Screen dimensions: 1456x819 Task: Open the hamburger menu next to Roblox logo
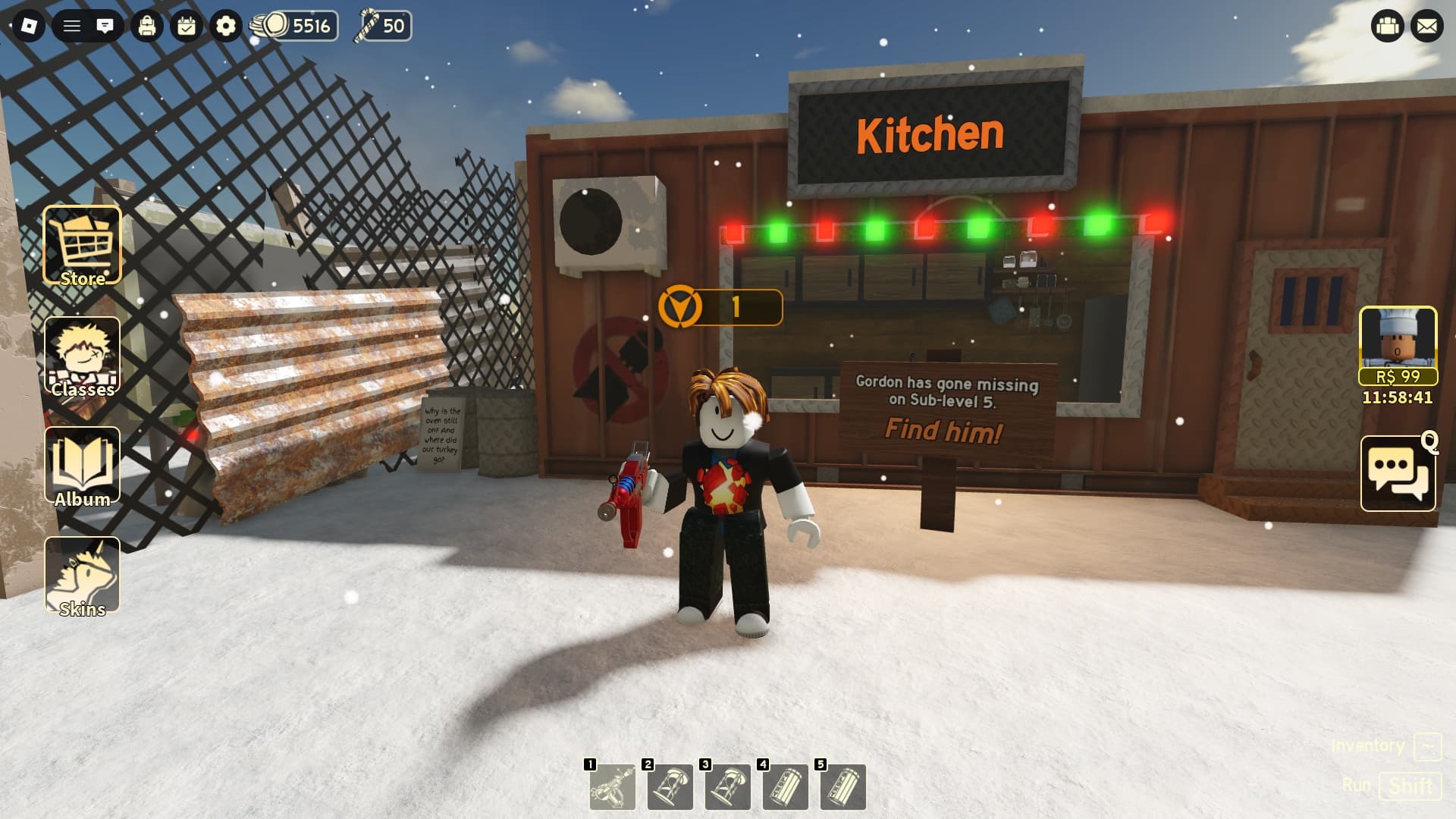tap(70, 24)
